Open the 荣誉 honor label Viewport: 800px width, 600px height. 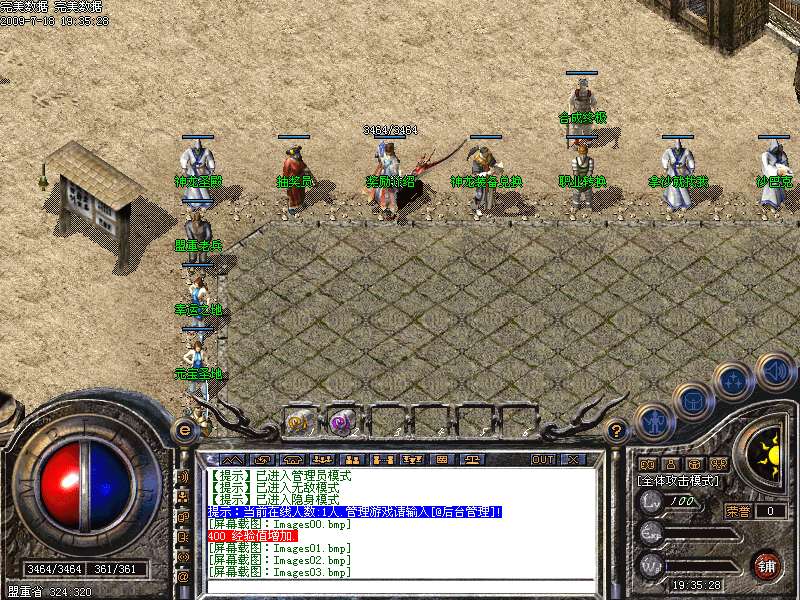click(737, 510)
